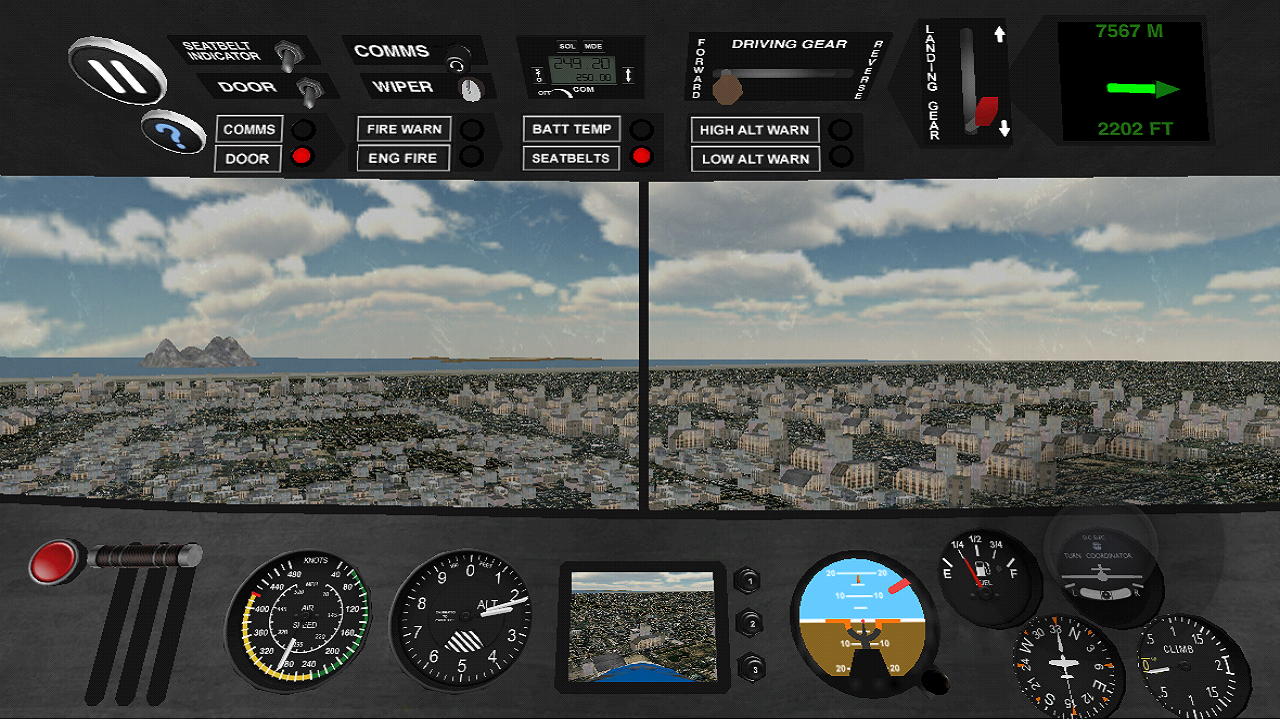Click the minimap display screen
This screenshot has width=1280, height=720.
coord(644,628)
